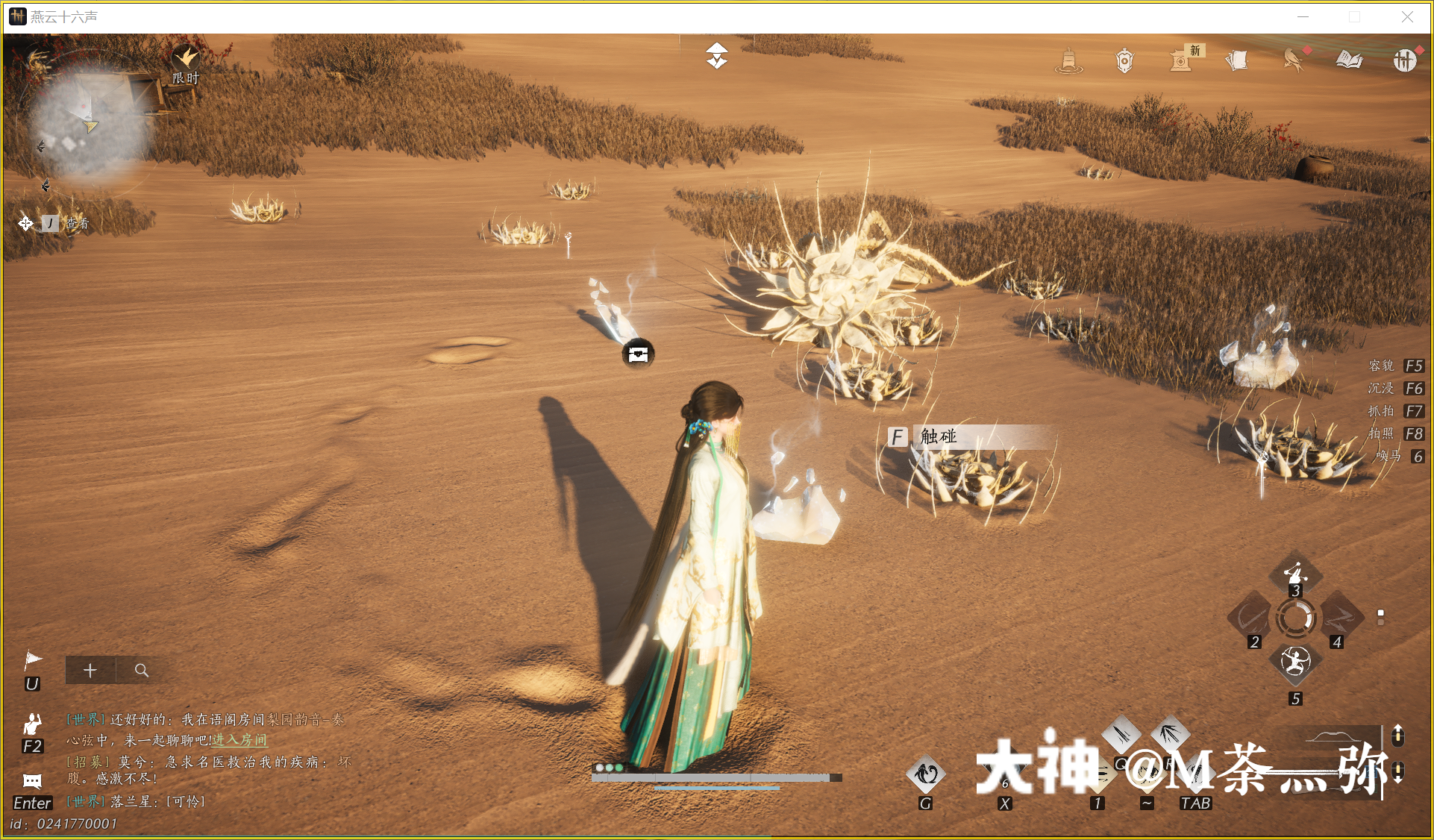Open the 限时 limited-time event icon
The image size is (1434, 840).
tap(185, 58)
